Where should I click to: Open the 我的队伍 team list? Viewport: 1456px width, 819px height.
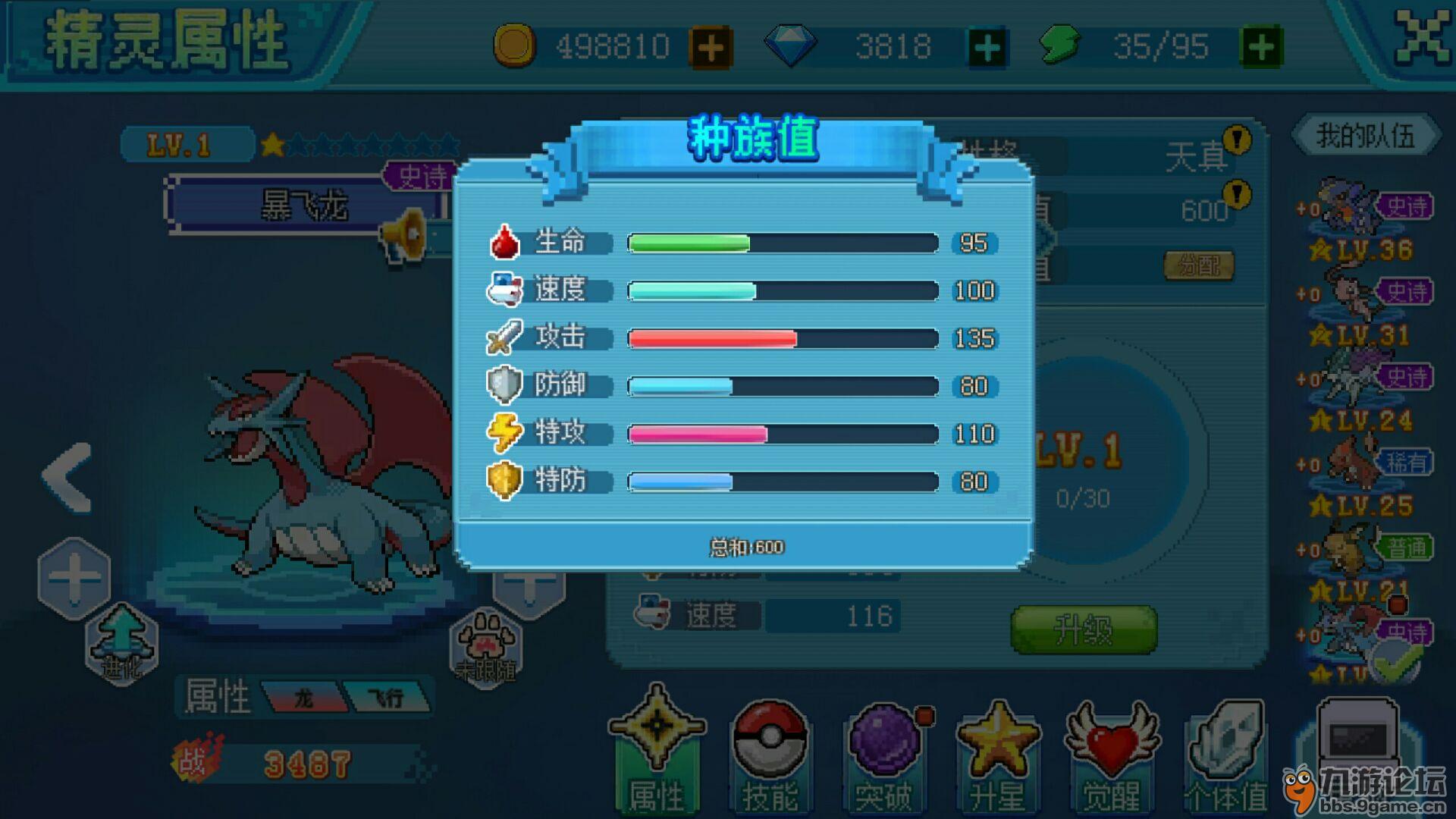[x=1365, y=136]
